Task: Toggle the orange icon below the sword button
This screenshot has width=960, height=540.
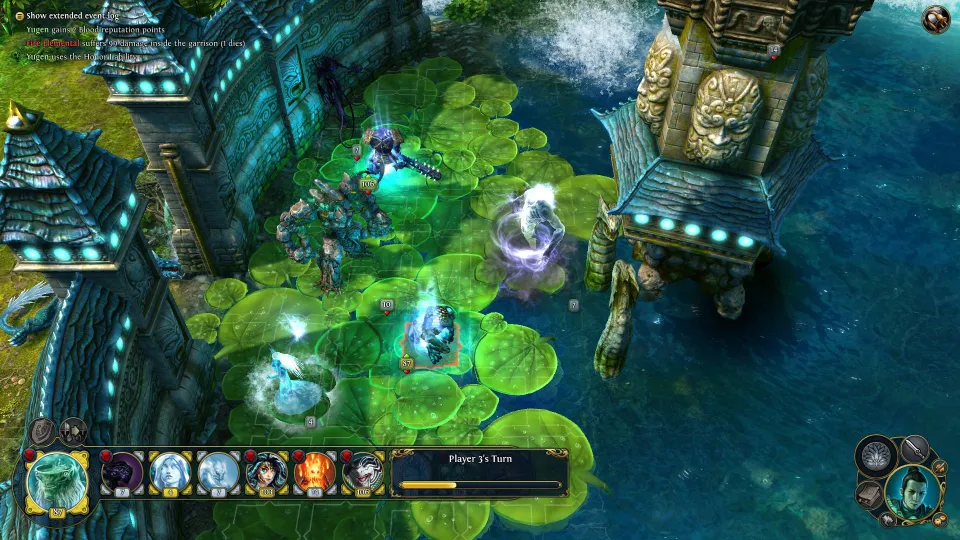Action: click(x=939, y=468)
